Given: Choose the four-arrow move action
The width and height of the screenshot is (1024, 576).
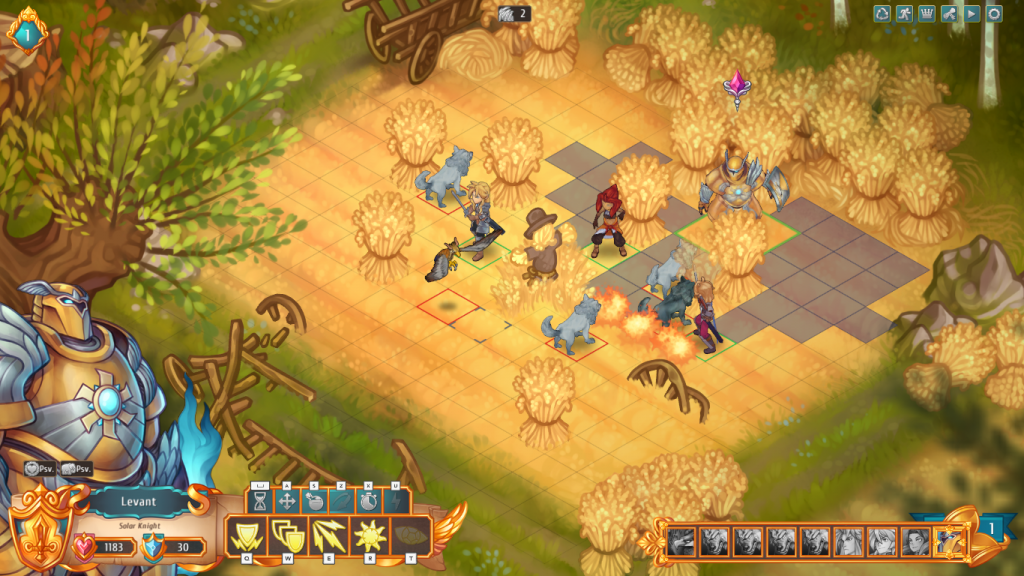Looking at the screenshot, I should (x=287, y=500).
